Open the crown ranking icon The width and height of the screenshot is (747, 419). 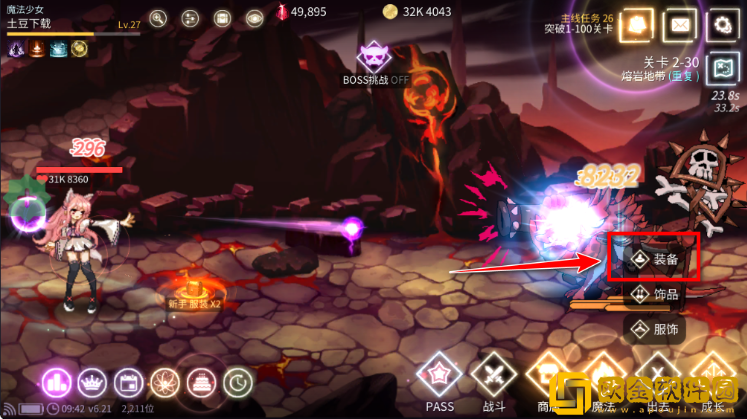(91, 381)
